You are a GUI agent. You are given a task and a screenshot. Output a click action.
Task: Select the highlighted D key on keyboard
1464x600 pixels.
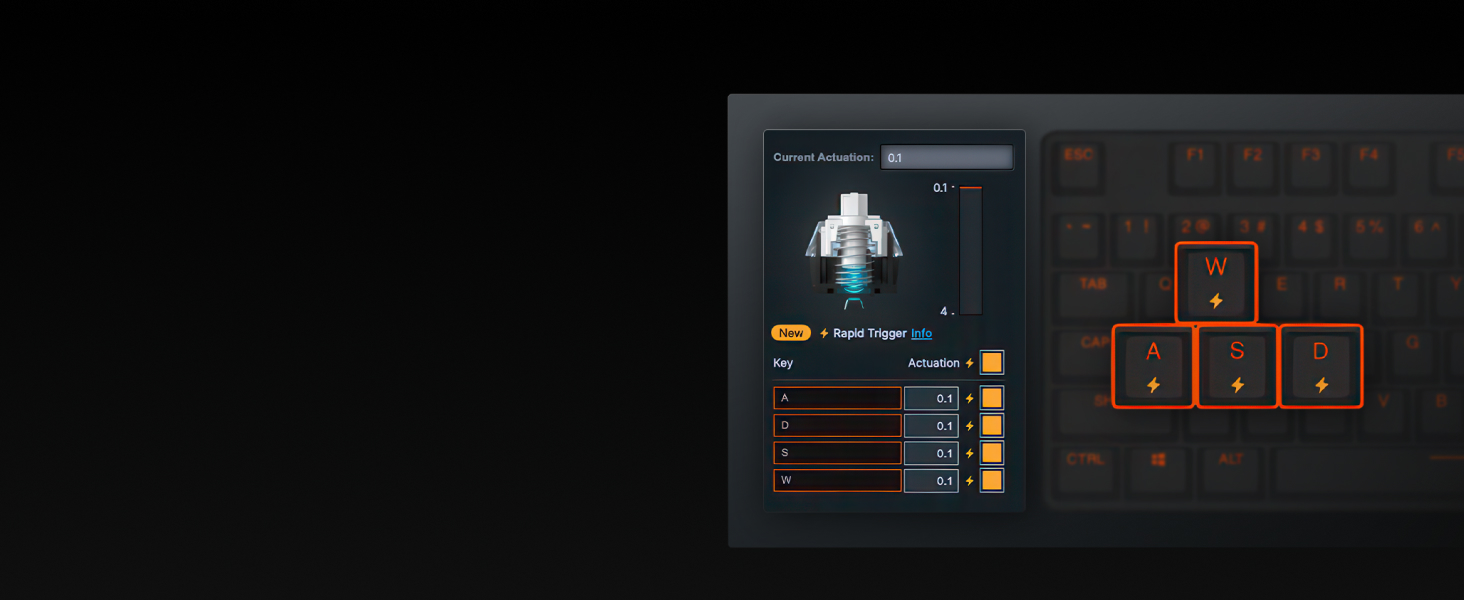pyautogui.click(x=1321, y=366)
